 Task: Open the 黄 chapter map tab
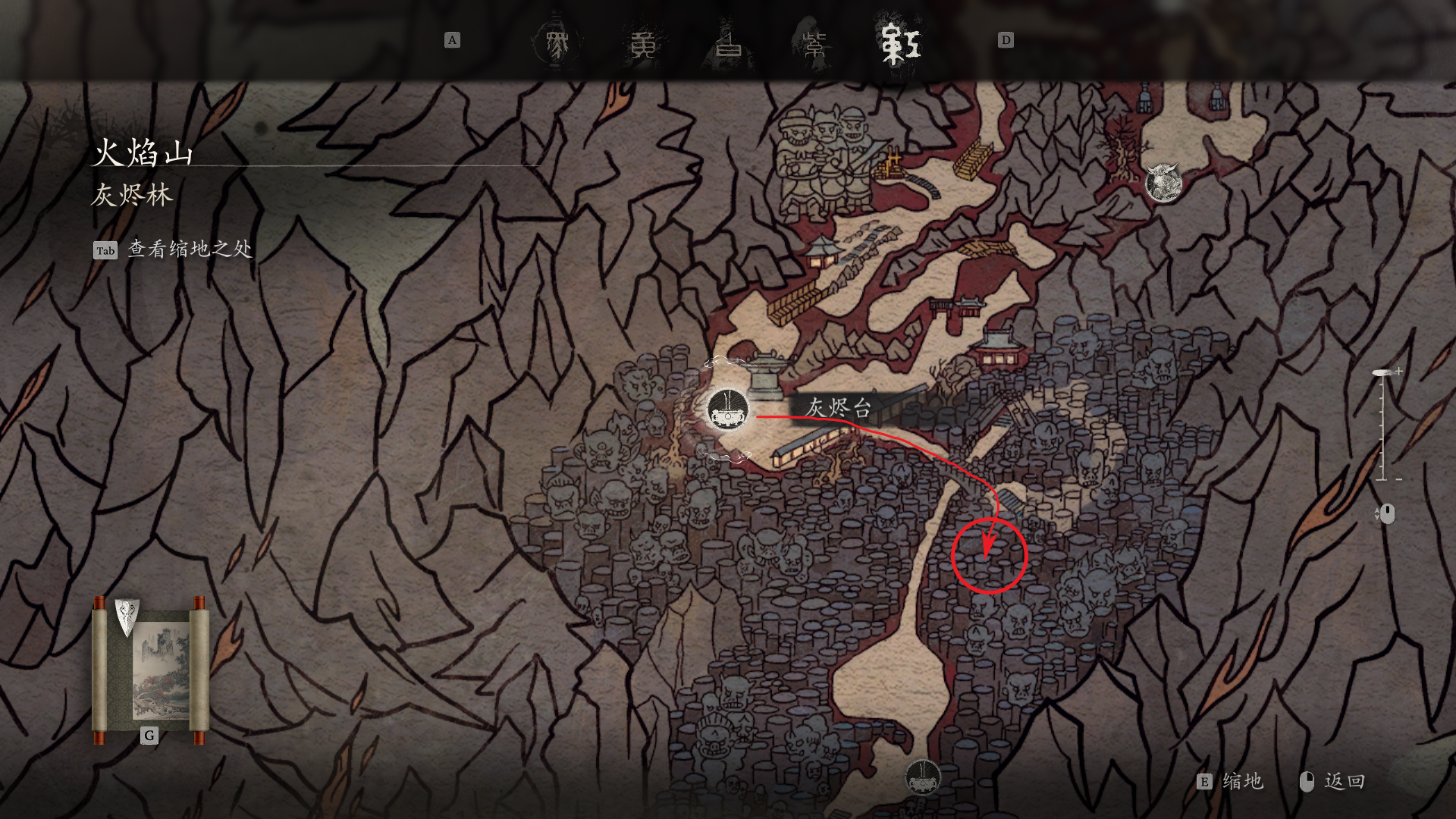(x=642, y=43)
